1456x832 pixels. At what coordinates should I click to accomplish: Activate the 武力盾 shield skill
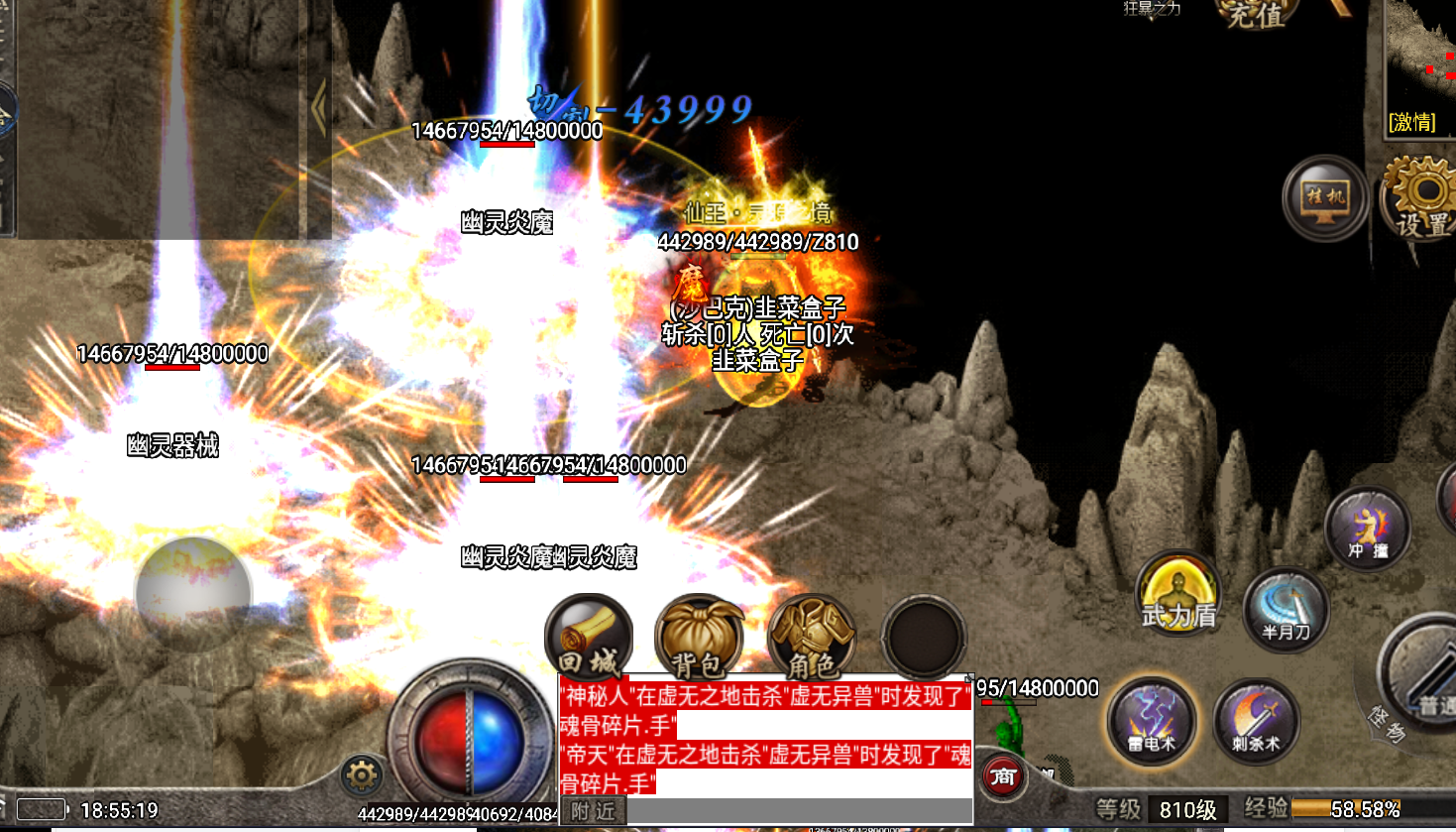coord(1178,594)
